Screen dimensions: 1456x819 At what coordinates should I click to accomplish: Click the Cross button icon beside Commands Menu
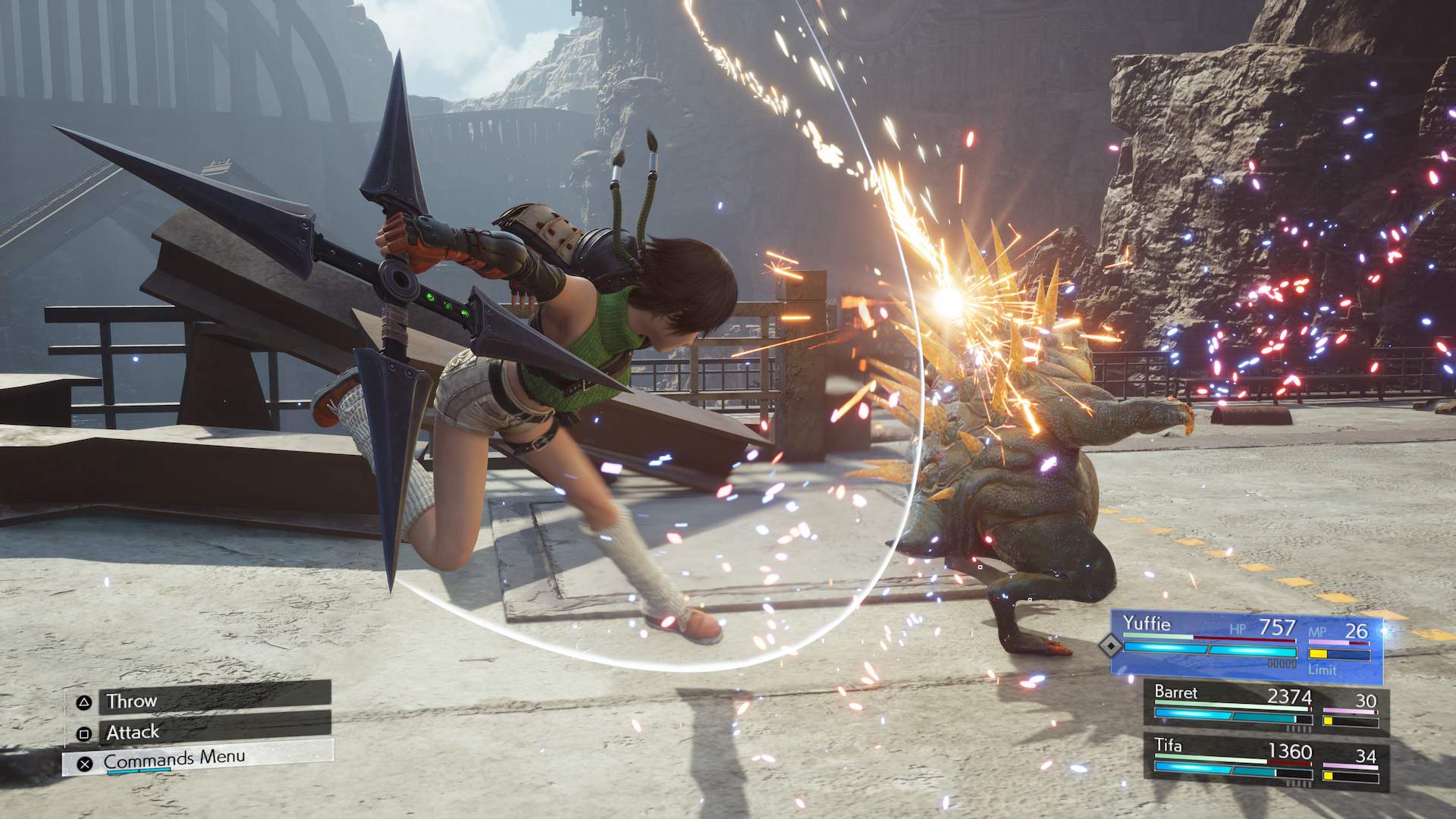pyautogui.click(x=85, y=763)
